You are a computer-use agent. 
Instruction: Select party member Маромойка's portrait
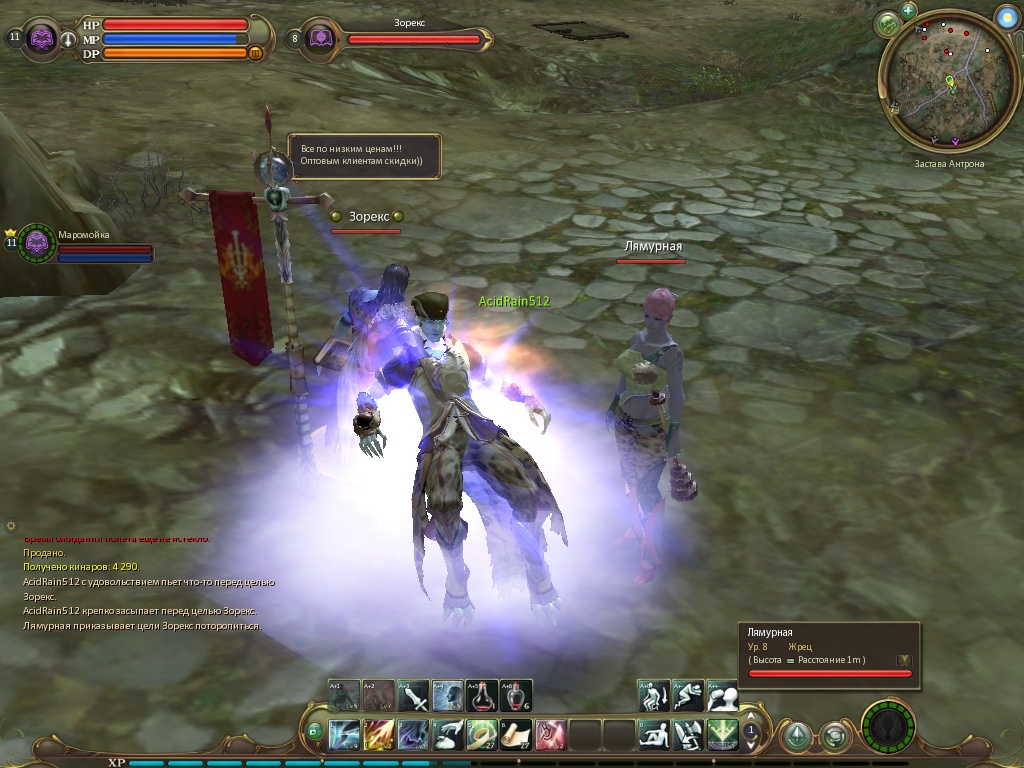[x=37, y=242]
